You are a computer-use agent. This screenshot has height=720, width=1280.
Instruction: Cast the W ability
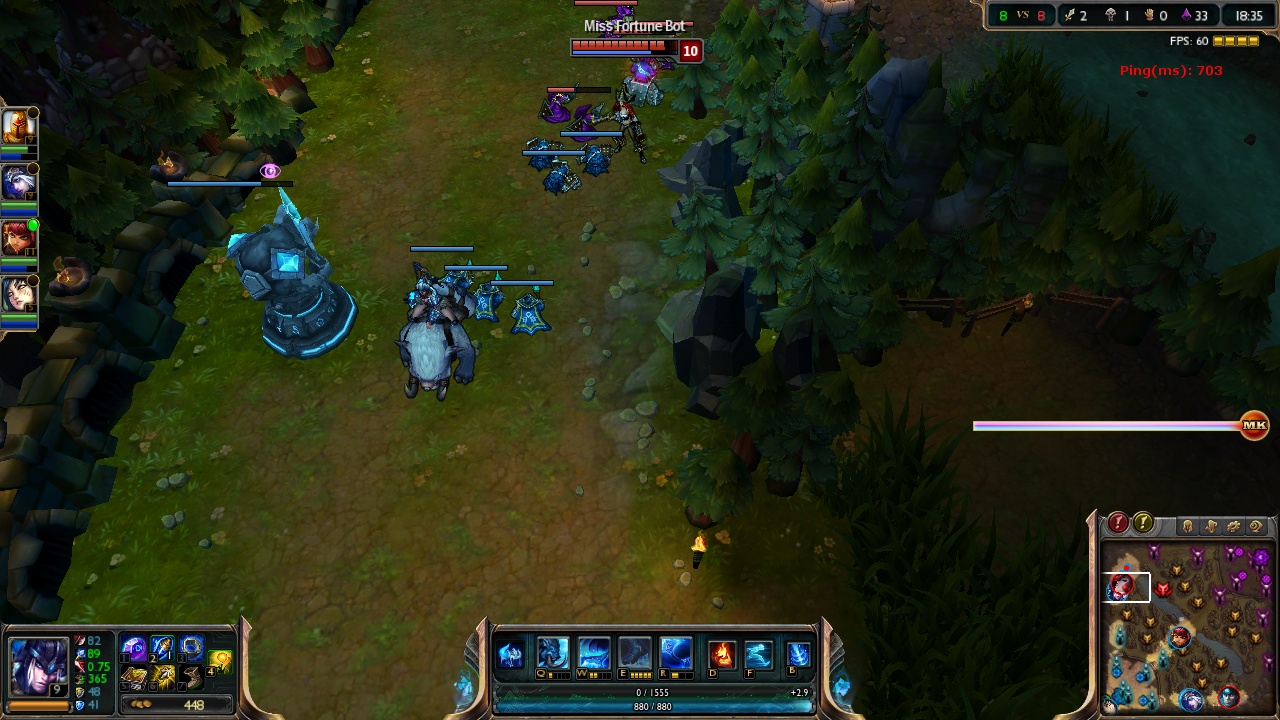click(x=594, y=654)
